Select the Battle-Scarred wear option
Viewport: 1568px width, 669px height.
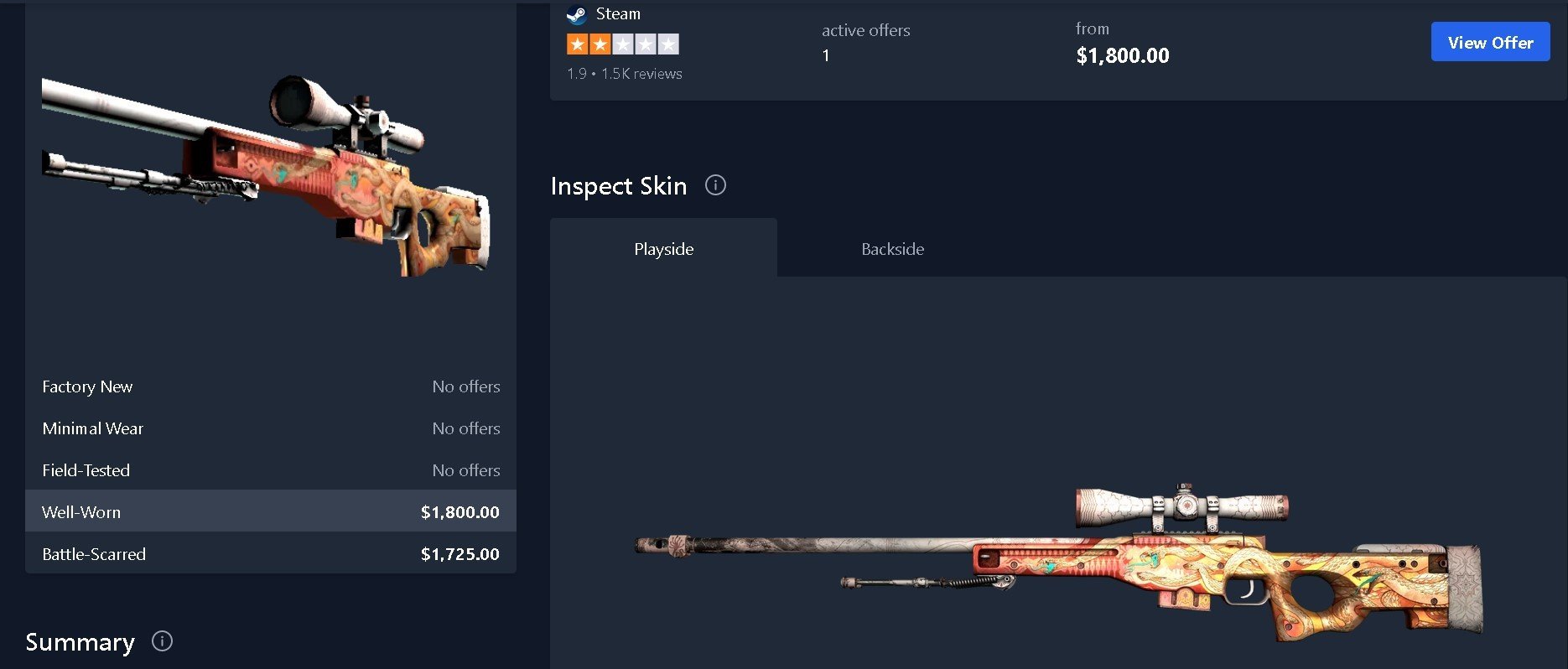(x=270, y=553)
